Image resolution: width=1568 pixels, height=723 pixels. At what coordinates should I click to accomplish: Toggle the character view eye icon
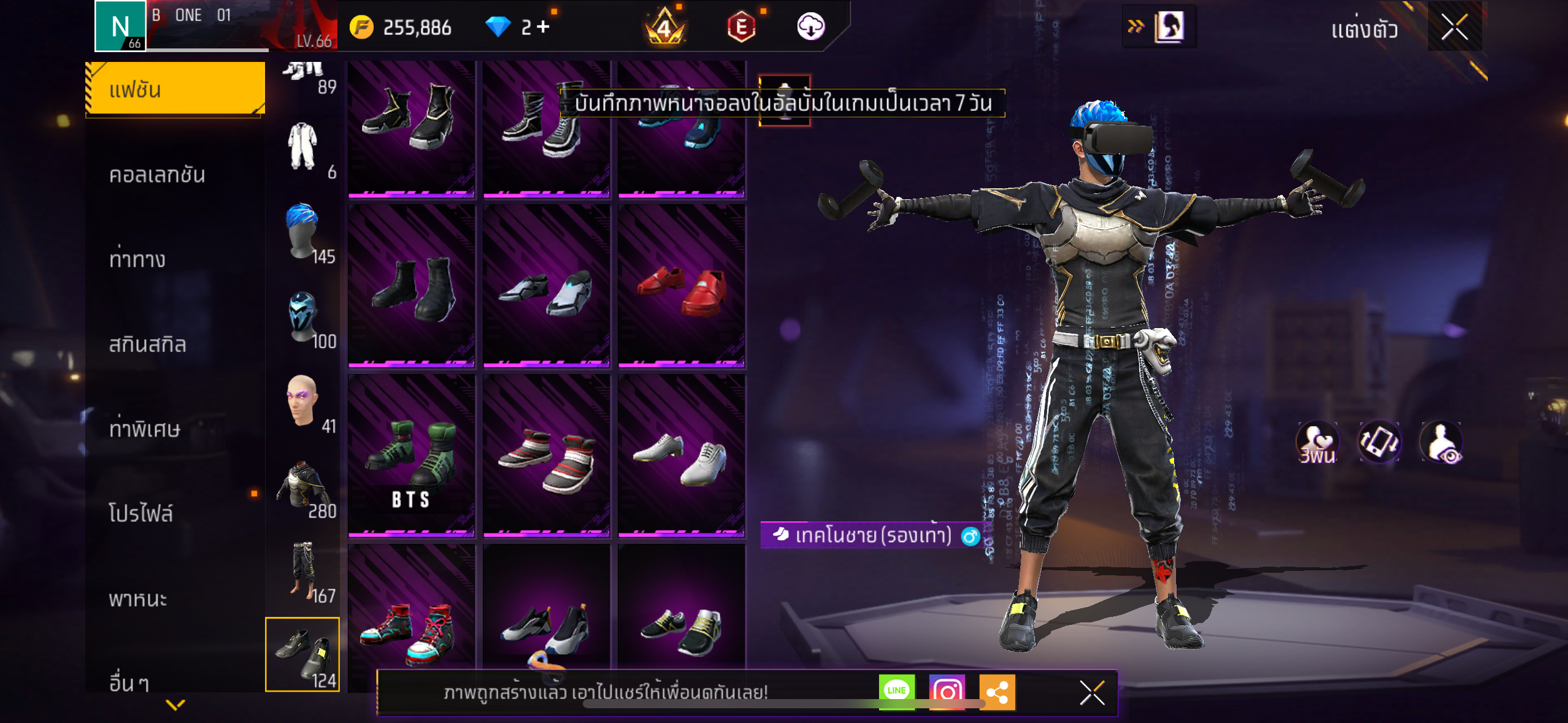tap(1441, 442)
